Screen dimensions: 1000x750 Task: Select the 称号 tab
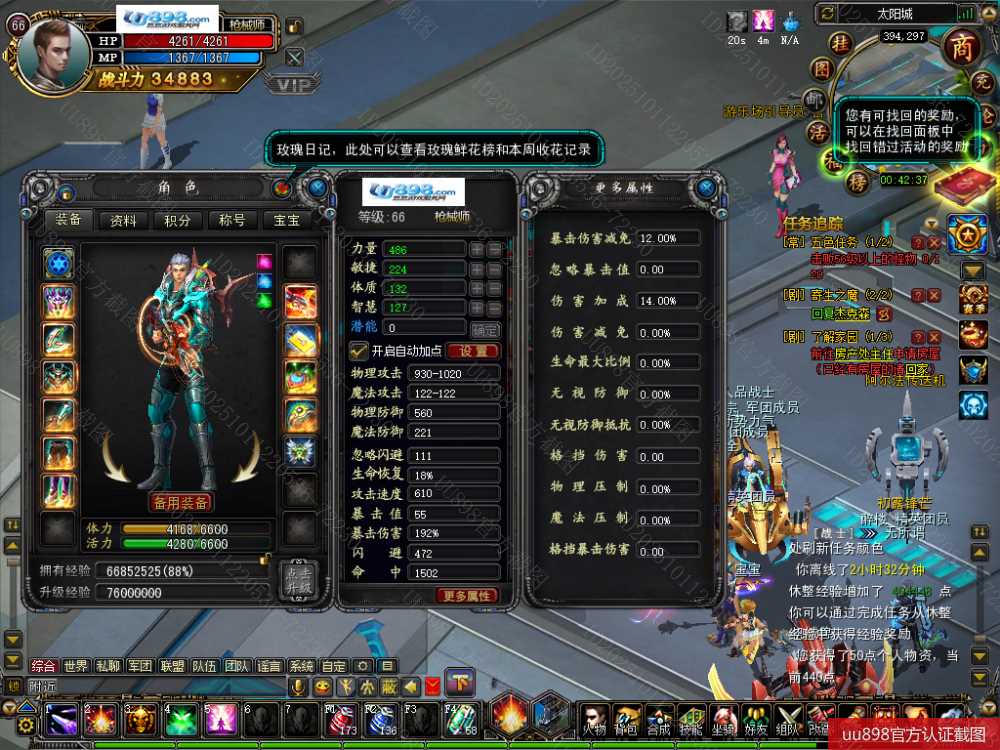(x=232, y=221)
